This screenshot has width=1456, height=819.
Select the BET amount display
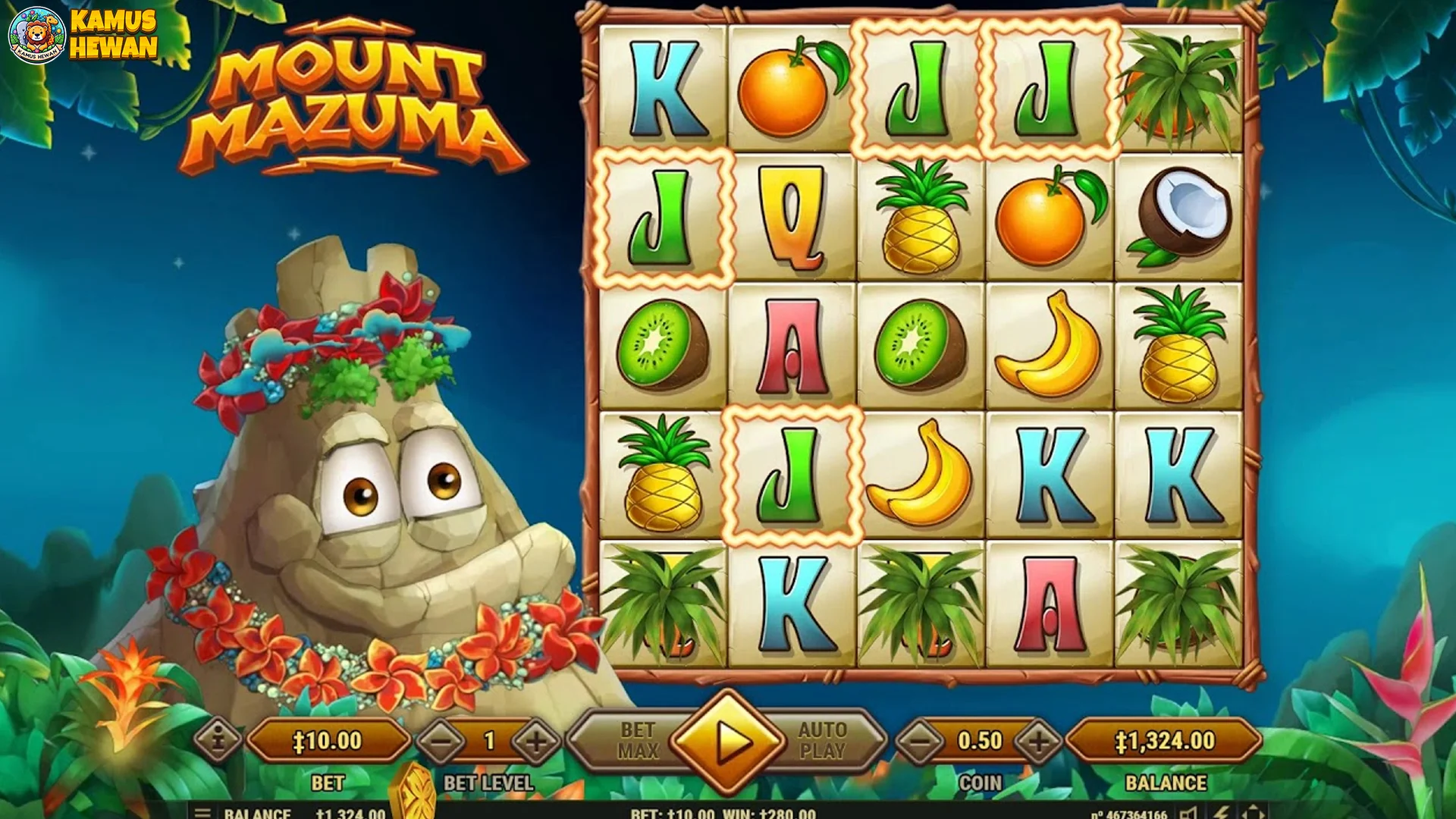tap(330, 739)
